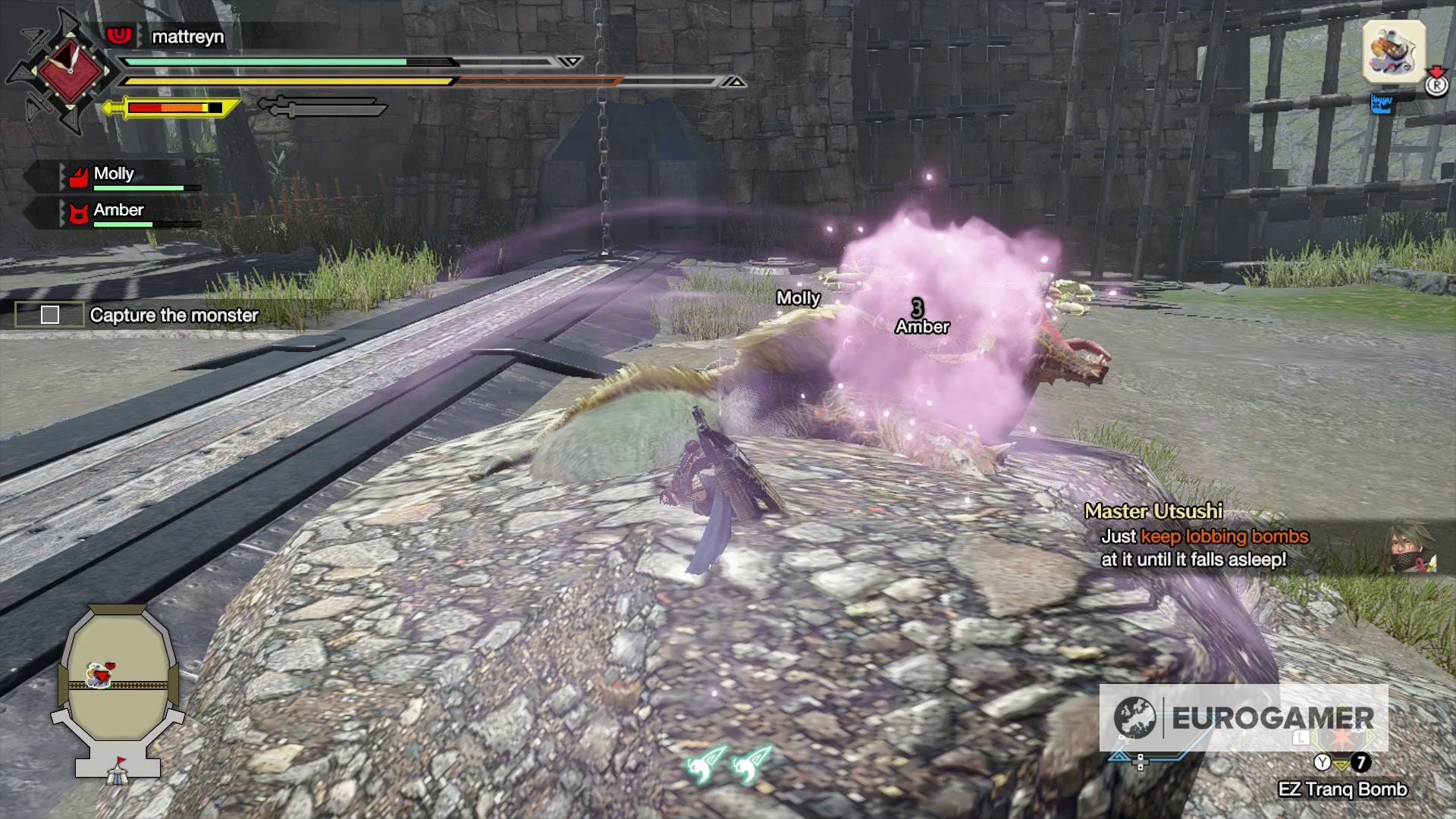Select the EZ Tranq Bomb item icon
The image size is (1456, 819).
click(1342, 764)
